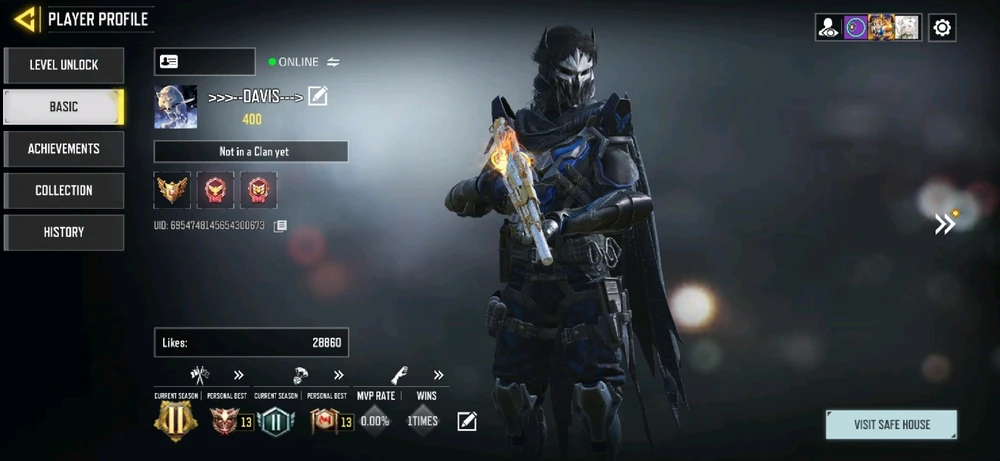The width and height of the screenshot is (1000, 461).
Task: Expand the MVP rate and wins arrow
Action: (438, 376)
